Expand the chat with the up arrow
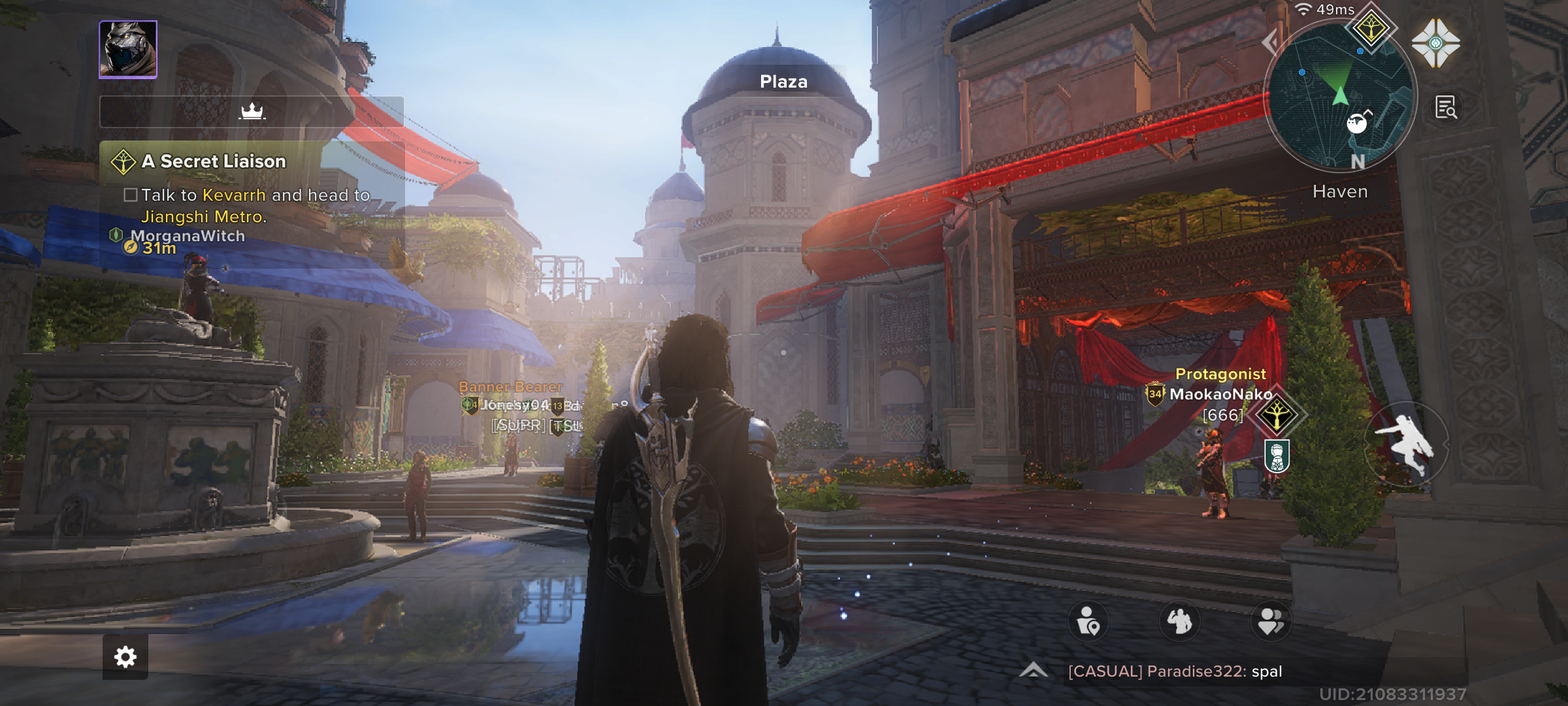The height and width of the screenshot is (706, 1568). pyautogui.click(x=1034, y=671)
